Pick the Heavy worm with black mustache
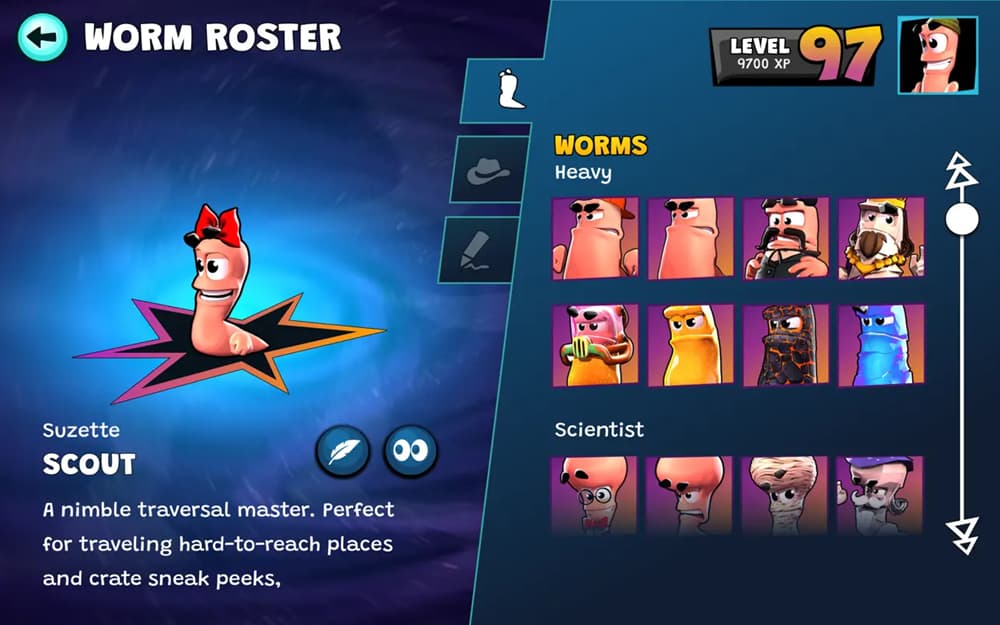 pos(785,238)
